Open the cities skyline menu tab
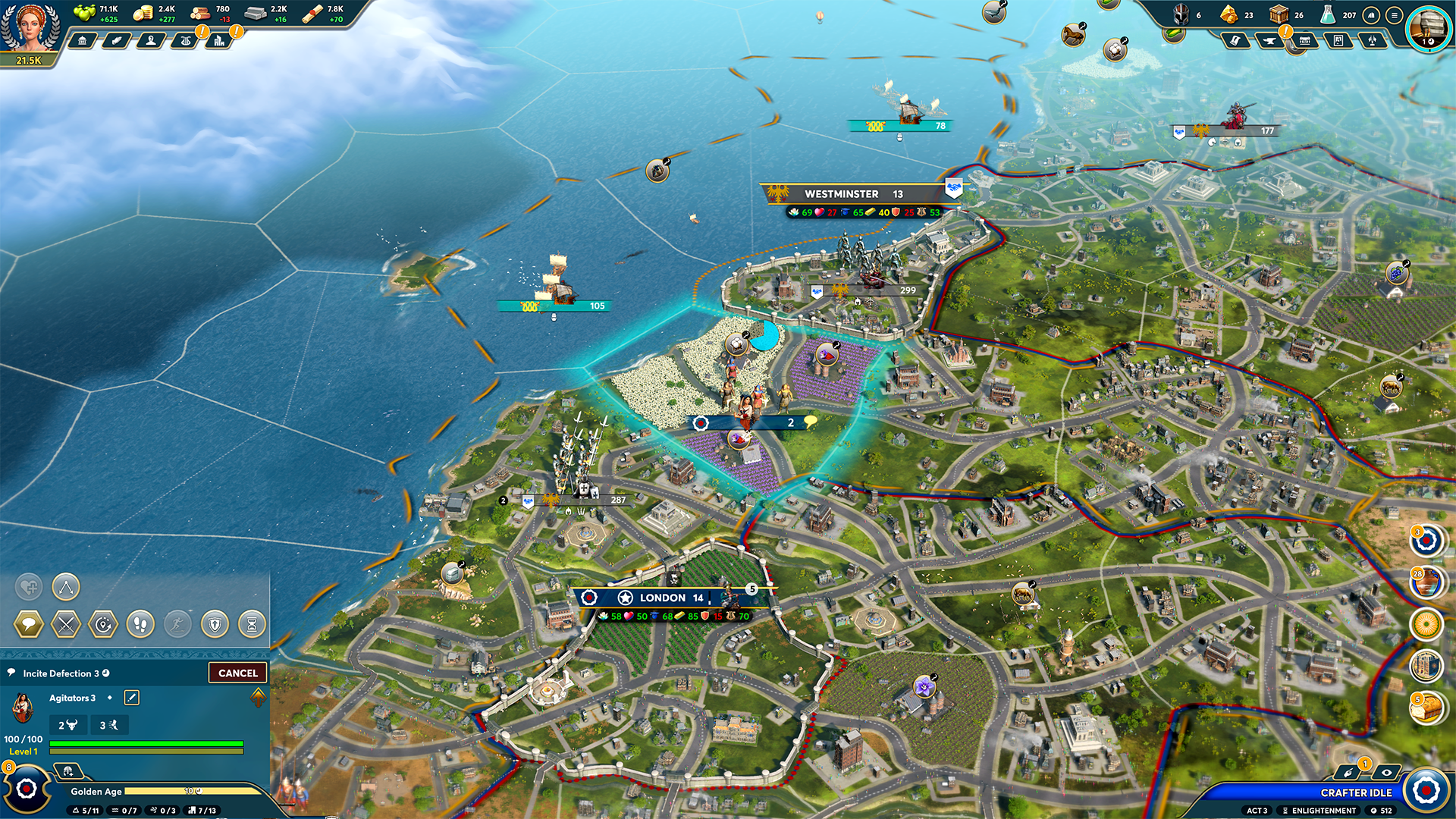 [x=219, y=40]
